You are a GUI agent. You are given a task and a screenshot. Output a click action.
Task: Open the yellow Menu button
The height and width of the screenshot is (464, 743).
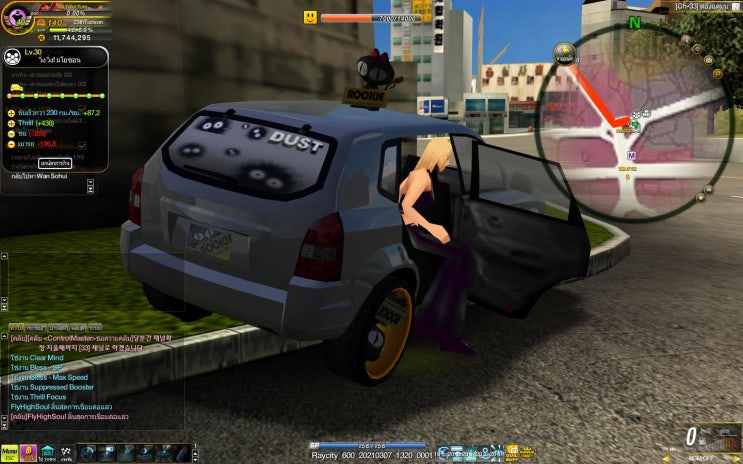point(10,454)
